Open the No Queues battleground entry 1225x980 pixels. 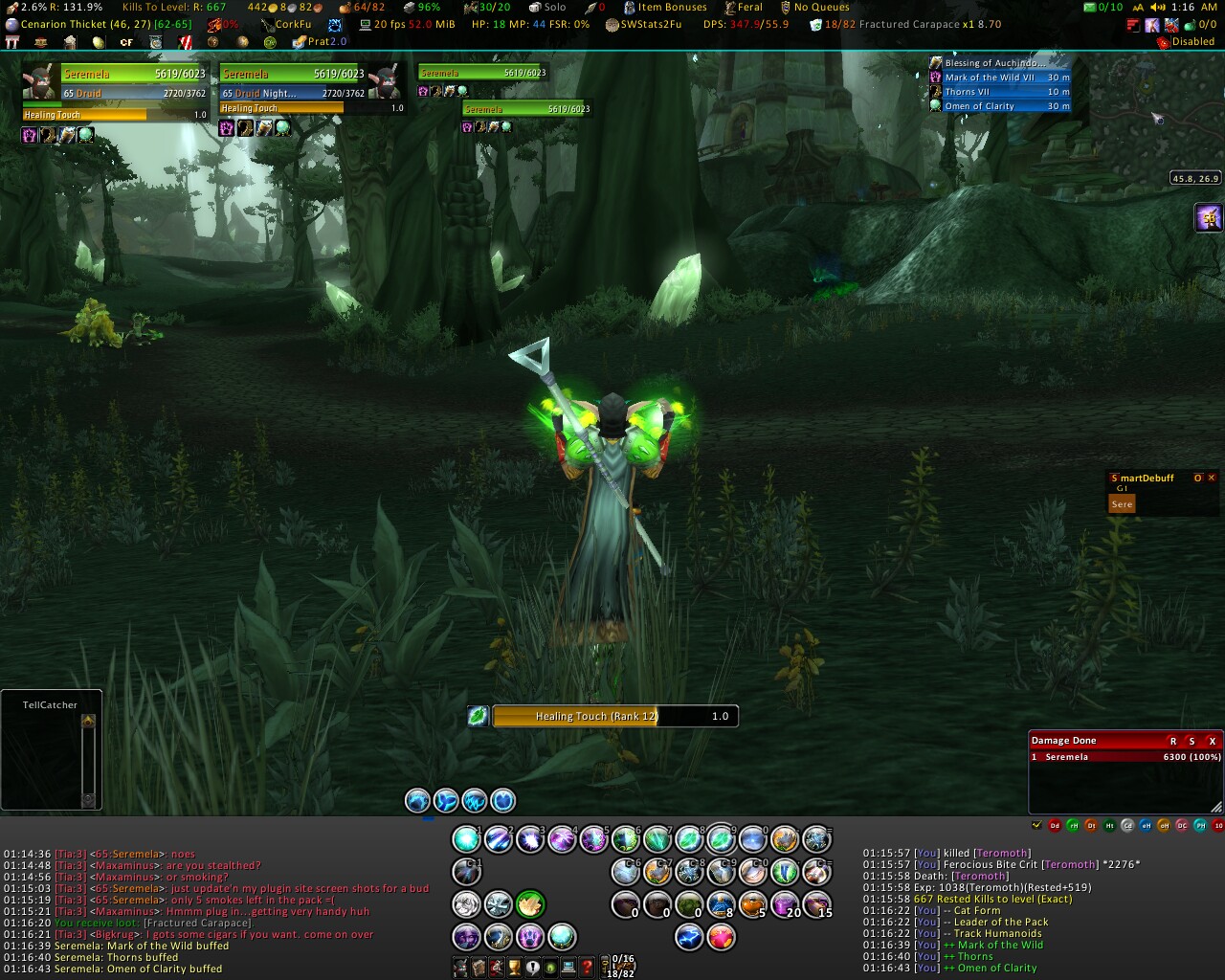point(820,7)
